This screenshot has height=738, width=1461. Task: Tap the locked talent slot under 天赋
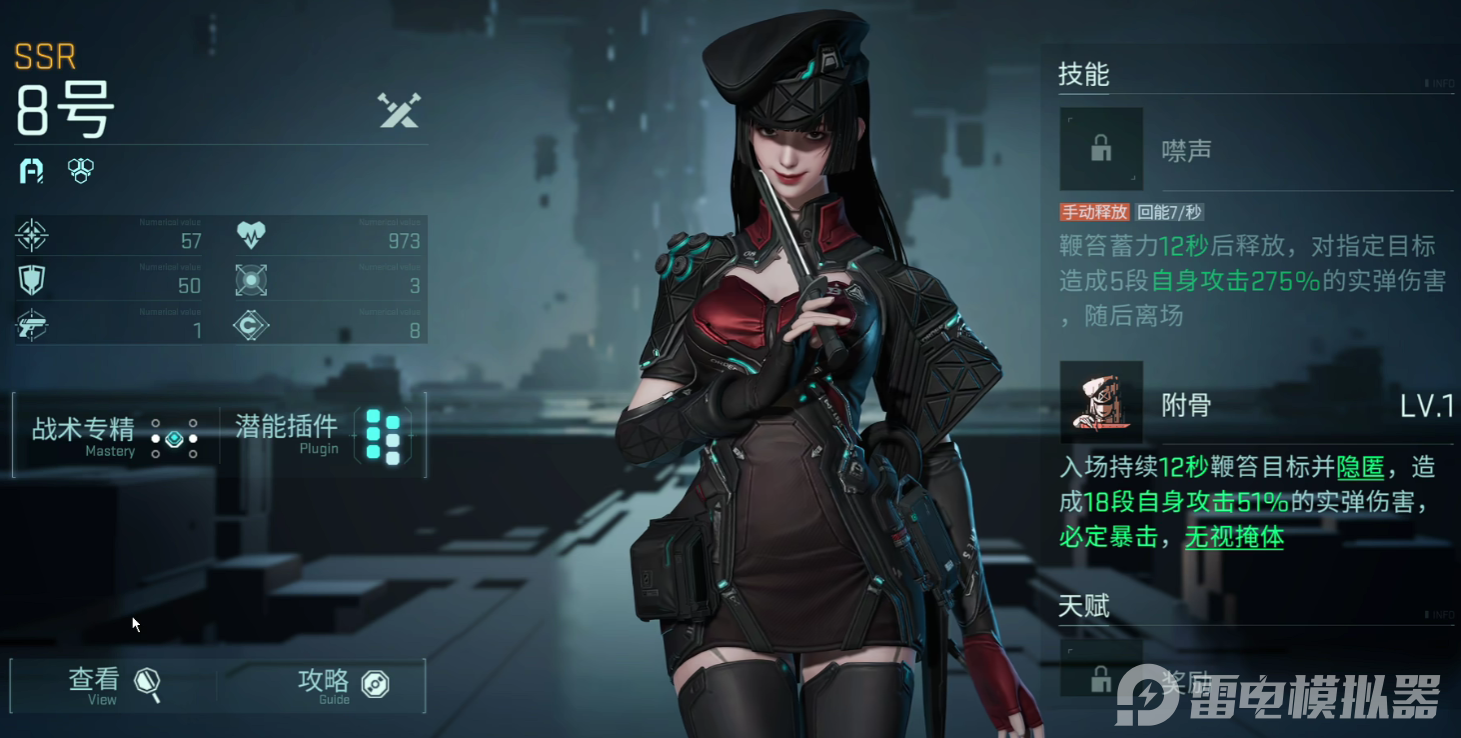pyautogui.click(x=1101, y=670)
